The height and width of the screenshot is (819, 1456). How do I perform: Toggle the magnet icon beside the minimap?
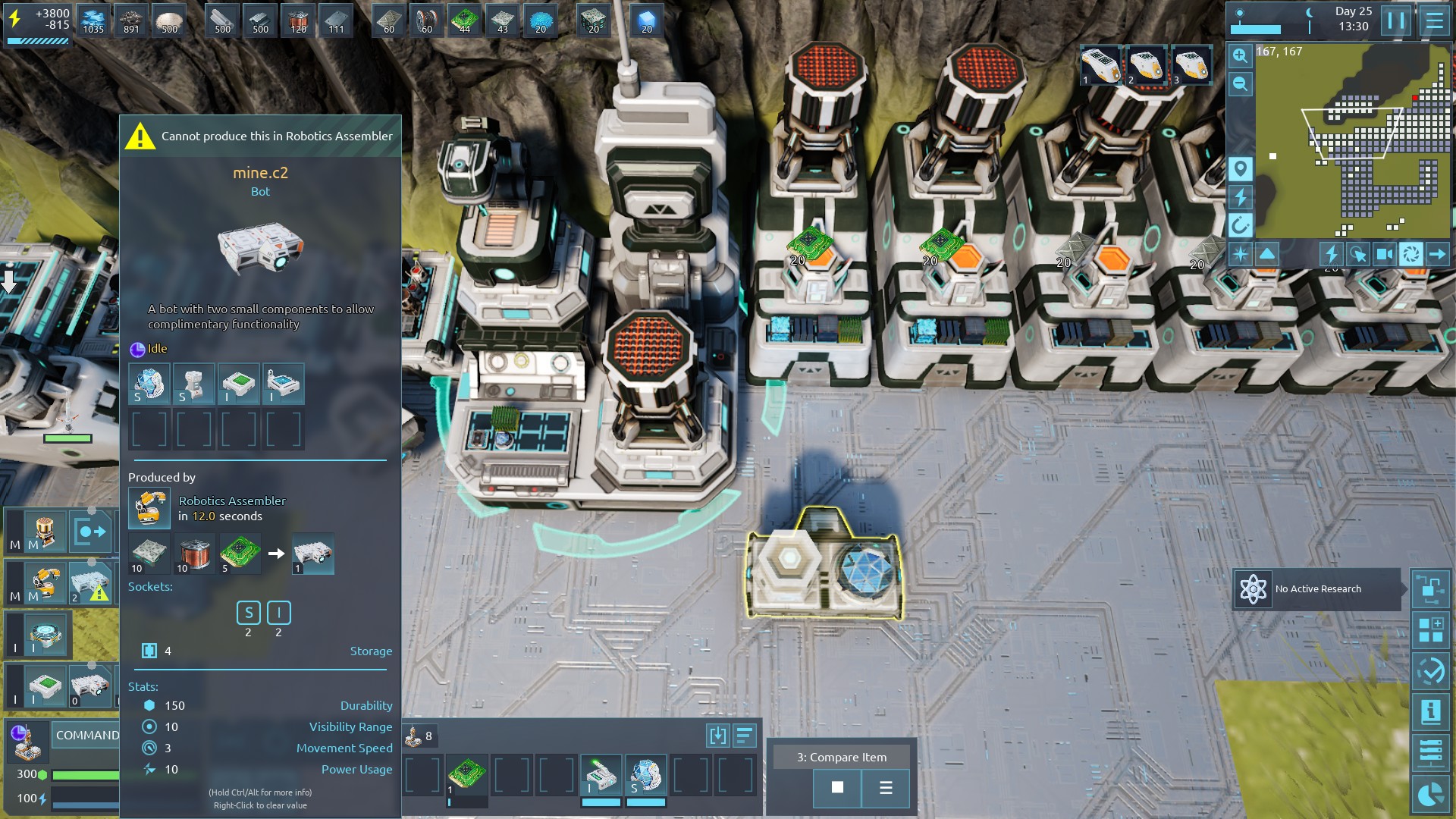pos(1240,225)
